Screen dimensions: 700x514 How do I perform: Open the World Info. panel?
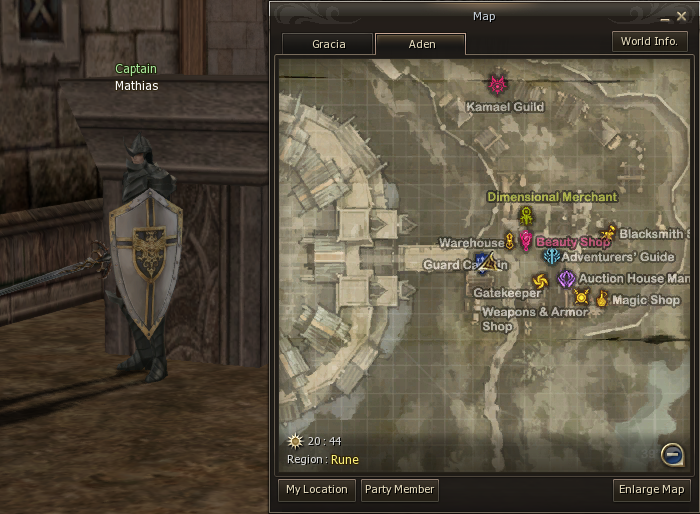[x=649, y=42]
